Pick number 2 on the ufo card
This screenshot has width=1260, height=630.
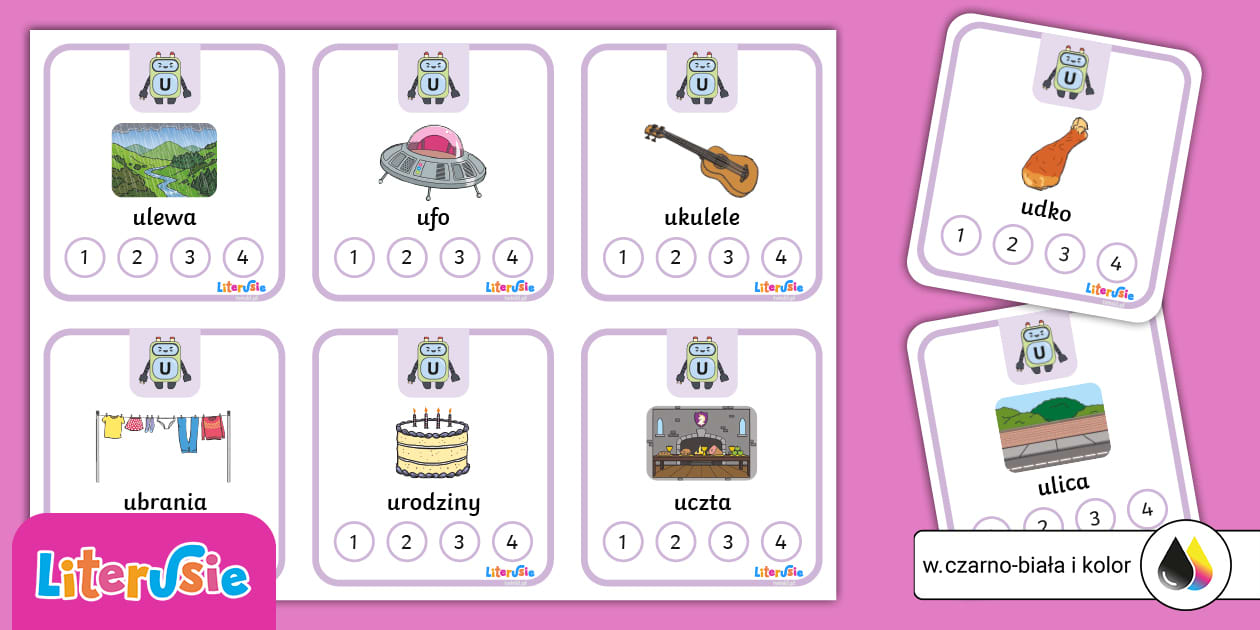tap(406, 258)
